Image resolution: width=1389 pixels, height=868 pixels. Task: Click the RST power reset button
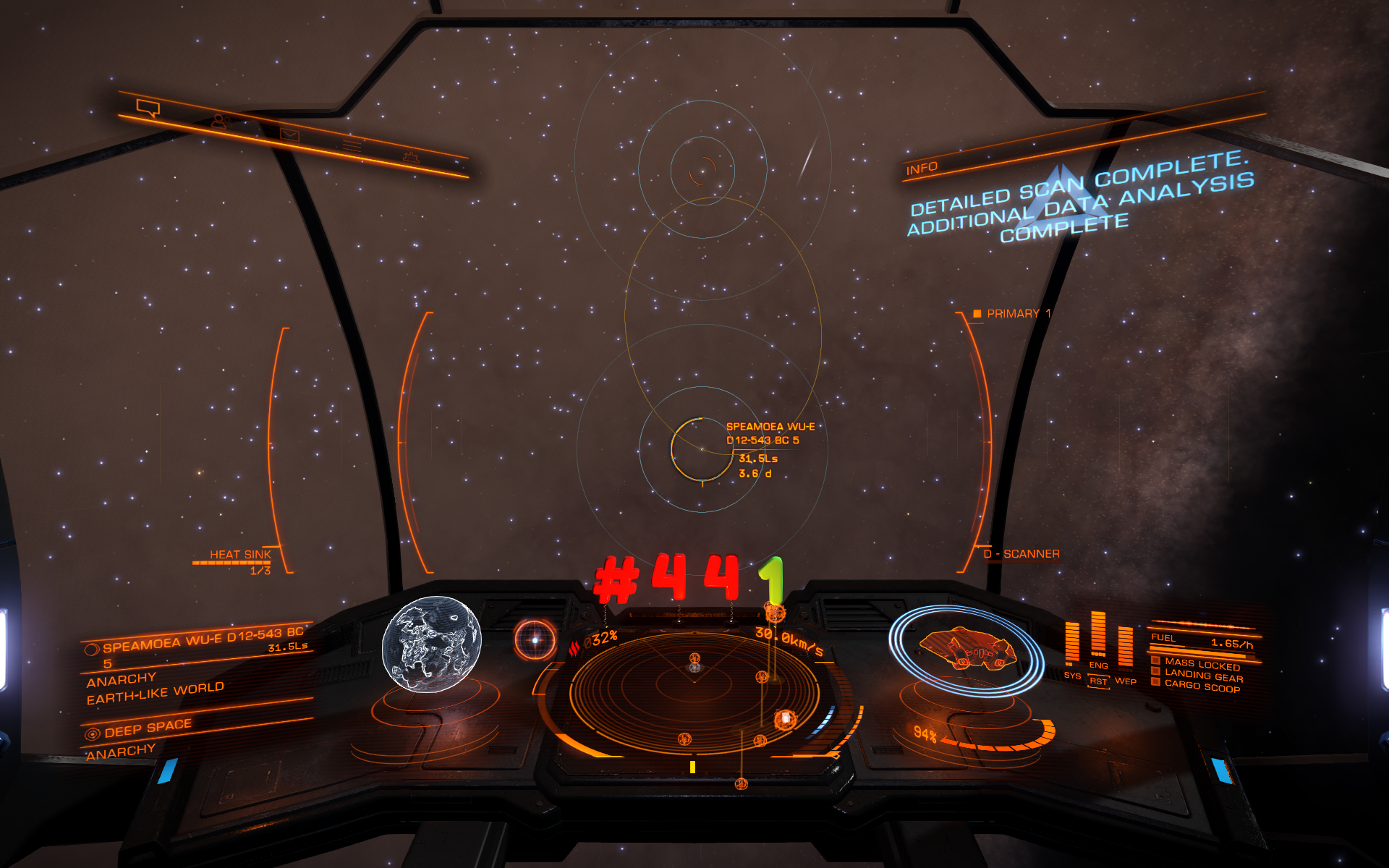(x=1098, y=681)
